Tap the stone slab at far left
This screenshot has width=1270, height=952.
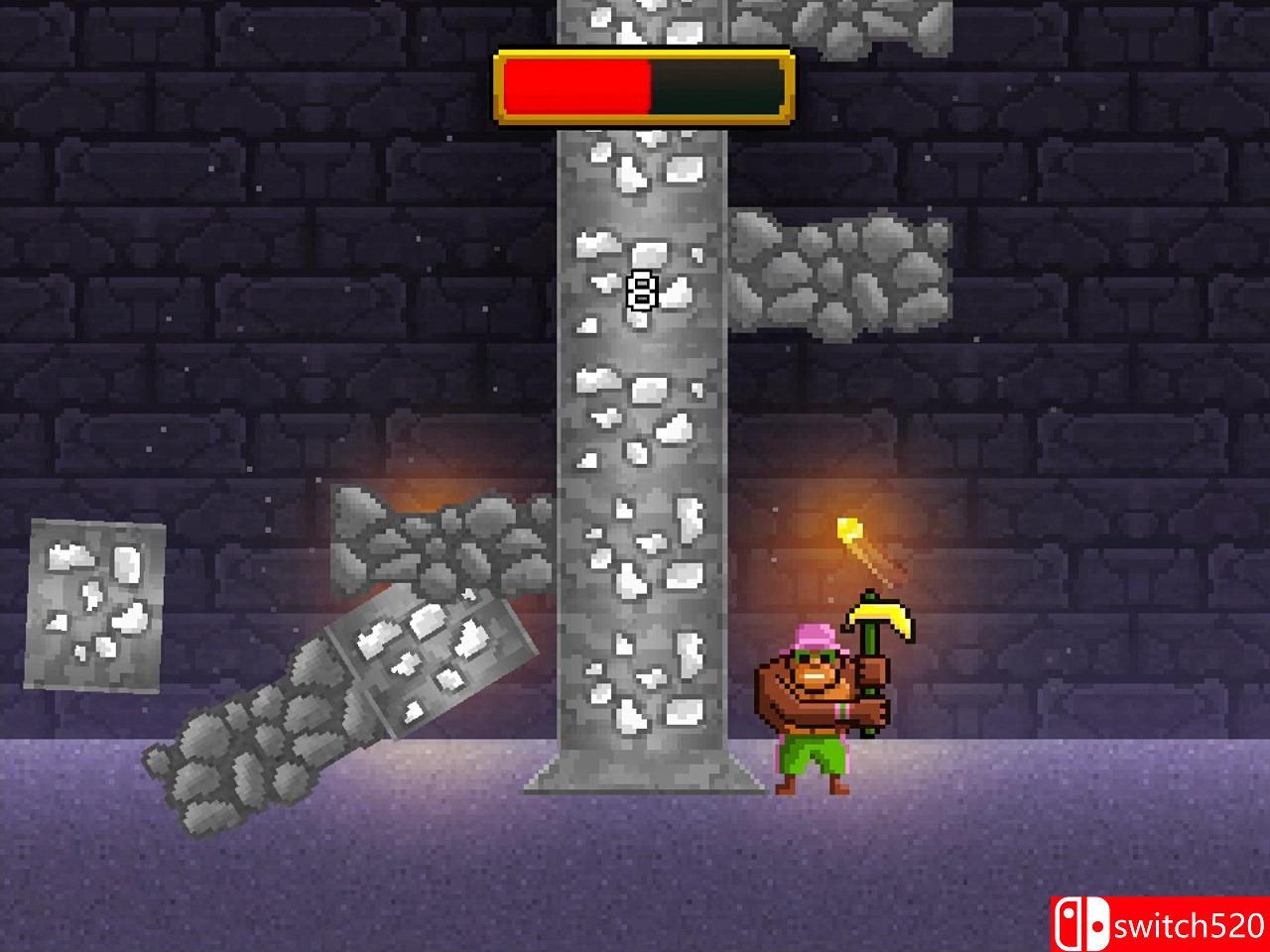(94, 605)
